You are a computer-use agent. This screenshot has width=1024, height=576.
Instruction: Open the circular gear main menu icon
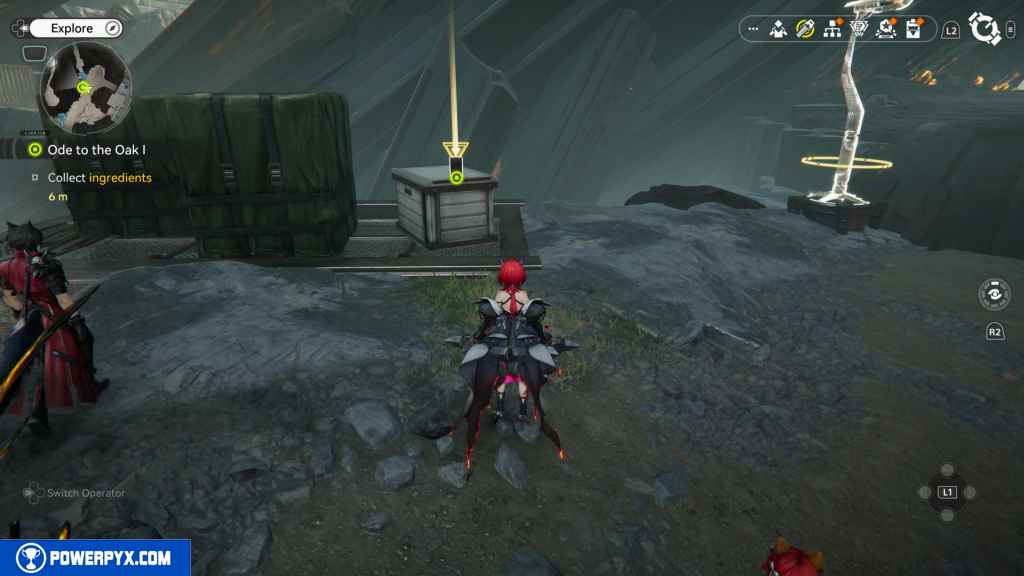tap(985, 29)
